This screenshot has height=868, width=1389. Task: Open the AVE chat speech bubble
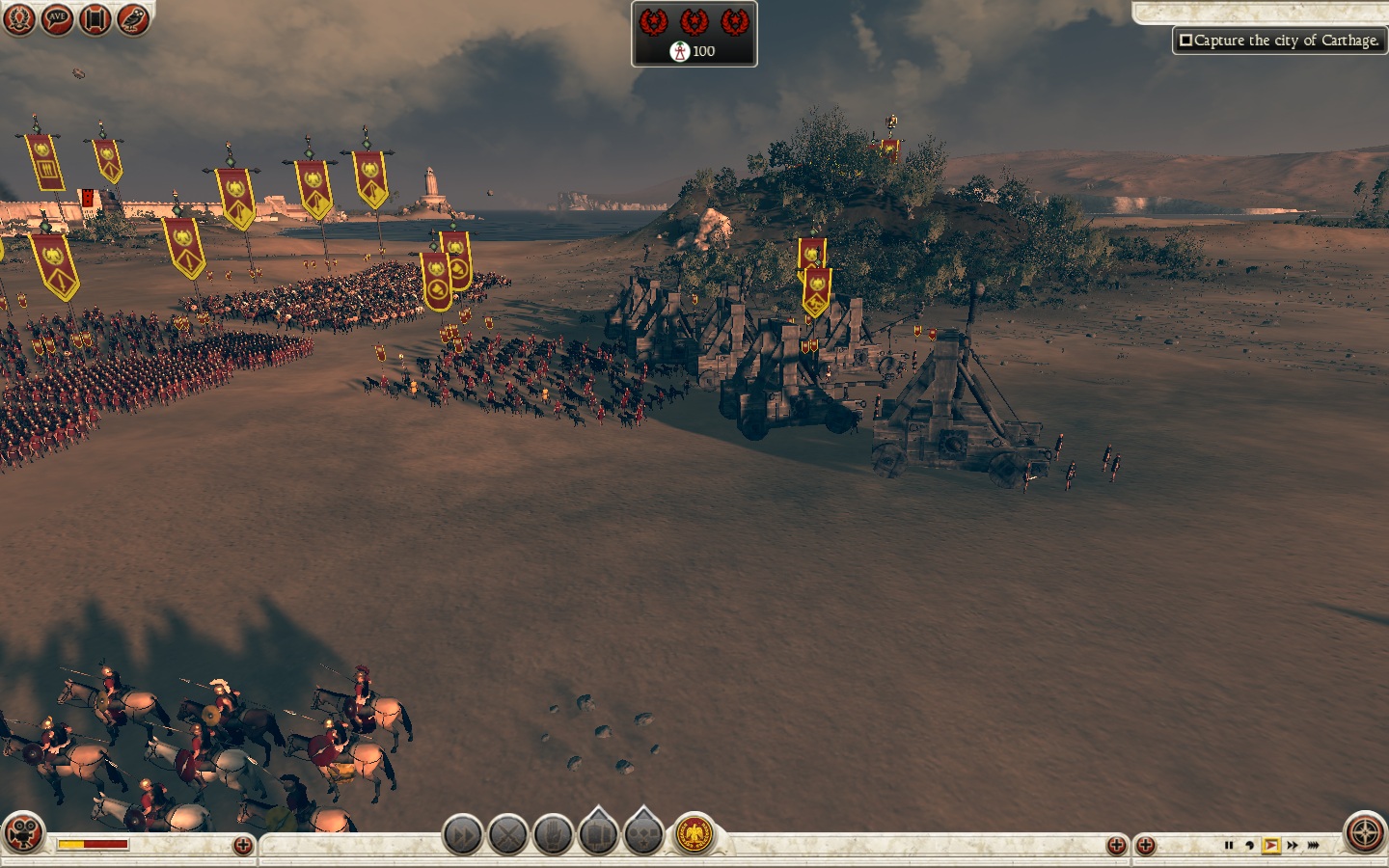[57, 18]
